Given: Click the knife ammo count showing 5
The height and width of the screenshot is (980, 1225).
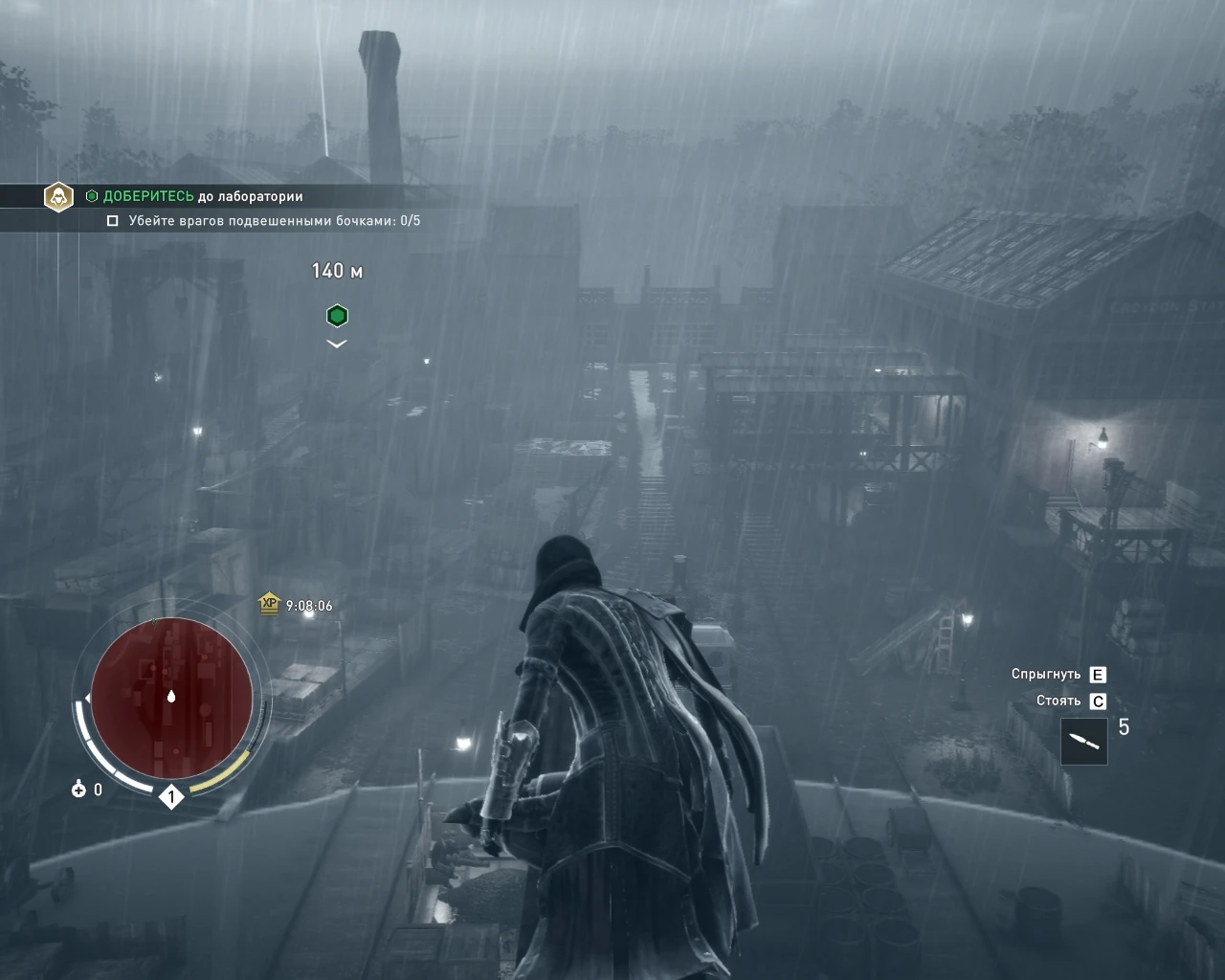Looking at the screenshot, I should click(1125, 729).
